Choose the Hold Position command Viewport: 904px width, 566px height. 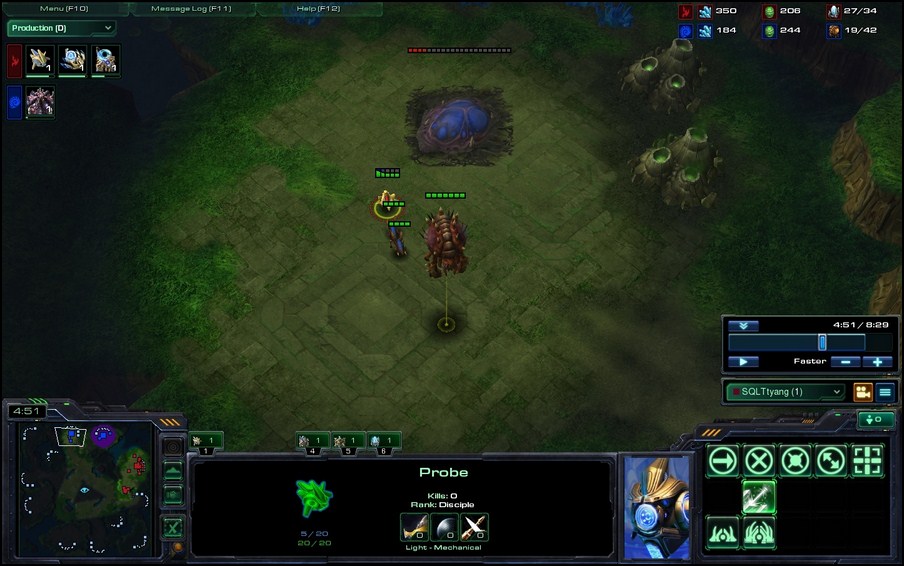point(796,461)
